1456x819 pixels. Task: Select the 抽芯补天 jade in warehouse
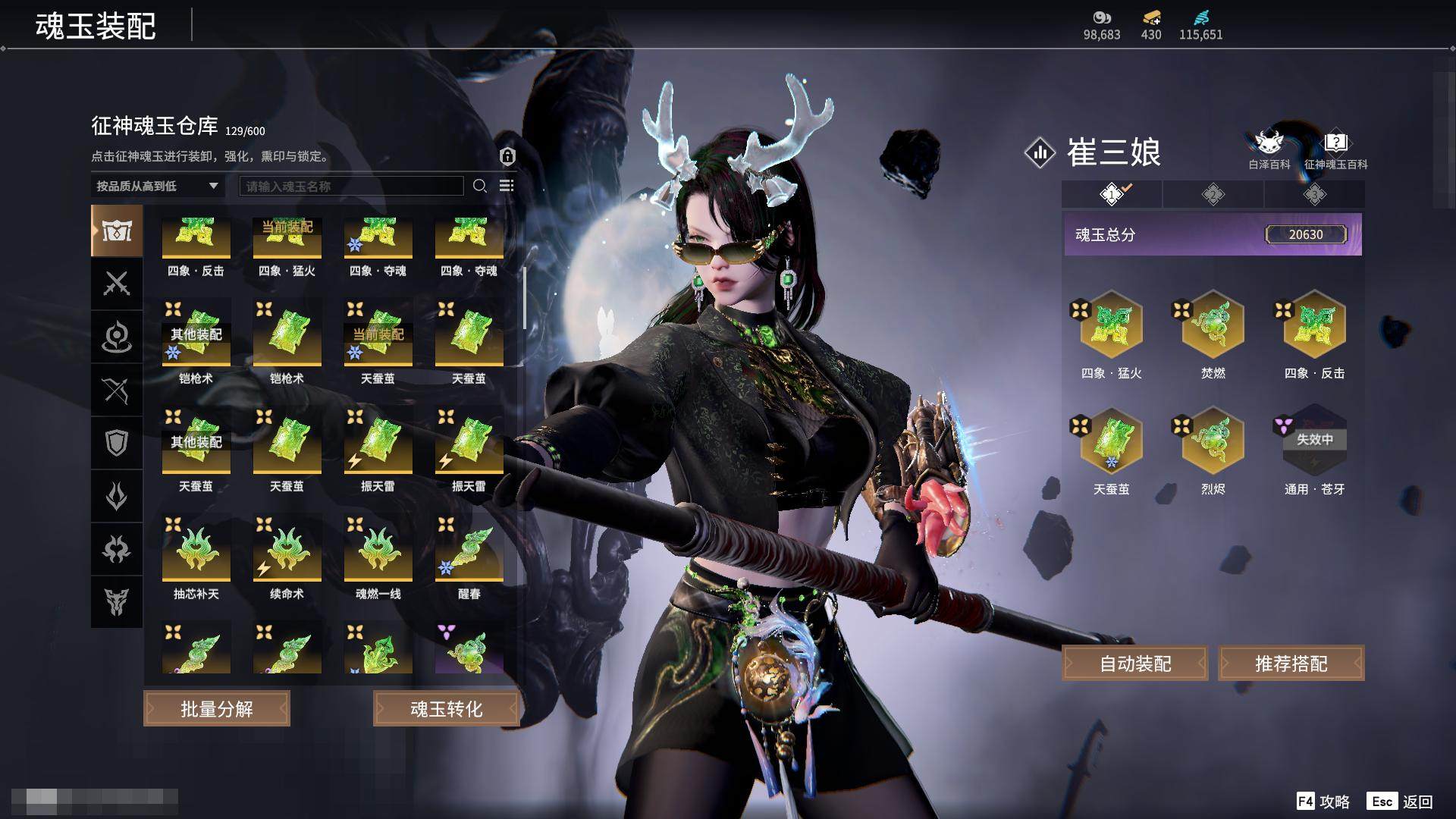(196, 552)
